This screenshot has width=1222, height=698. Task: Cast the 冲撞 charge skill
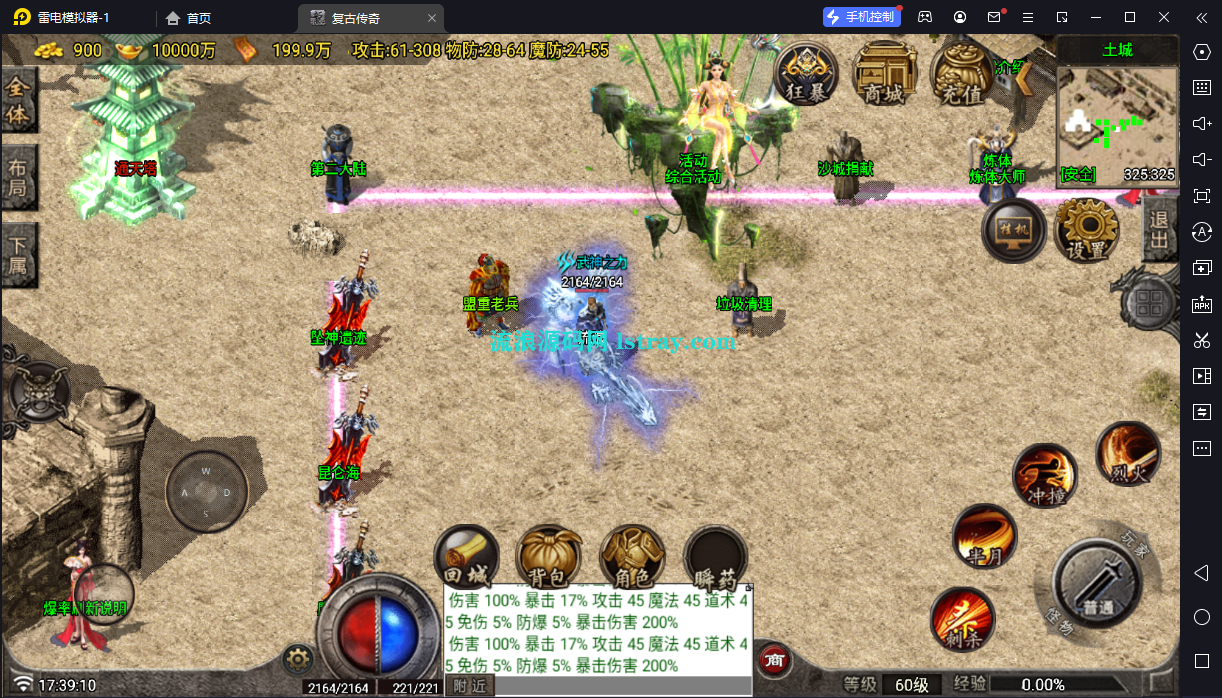tap(1045, 476)
